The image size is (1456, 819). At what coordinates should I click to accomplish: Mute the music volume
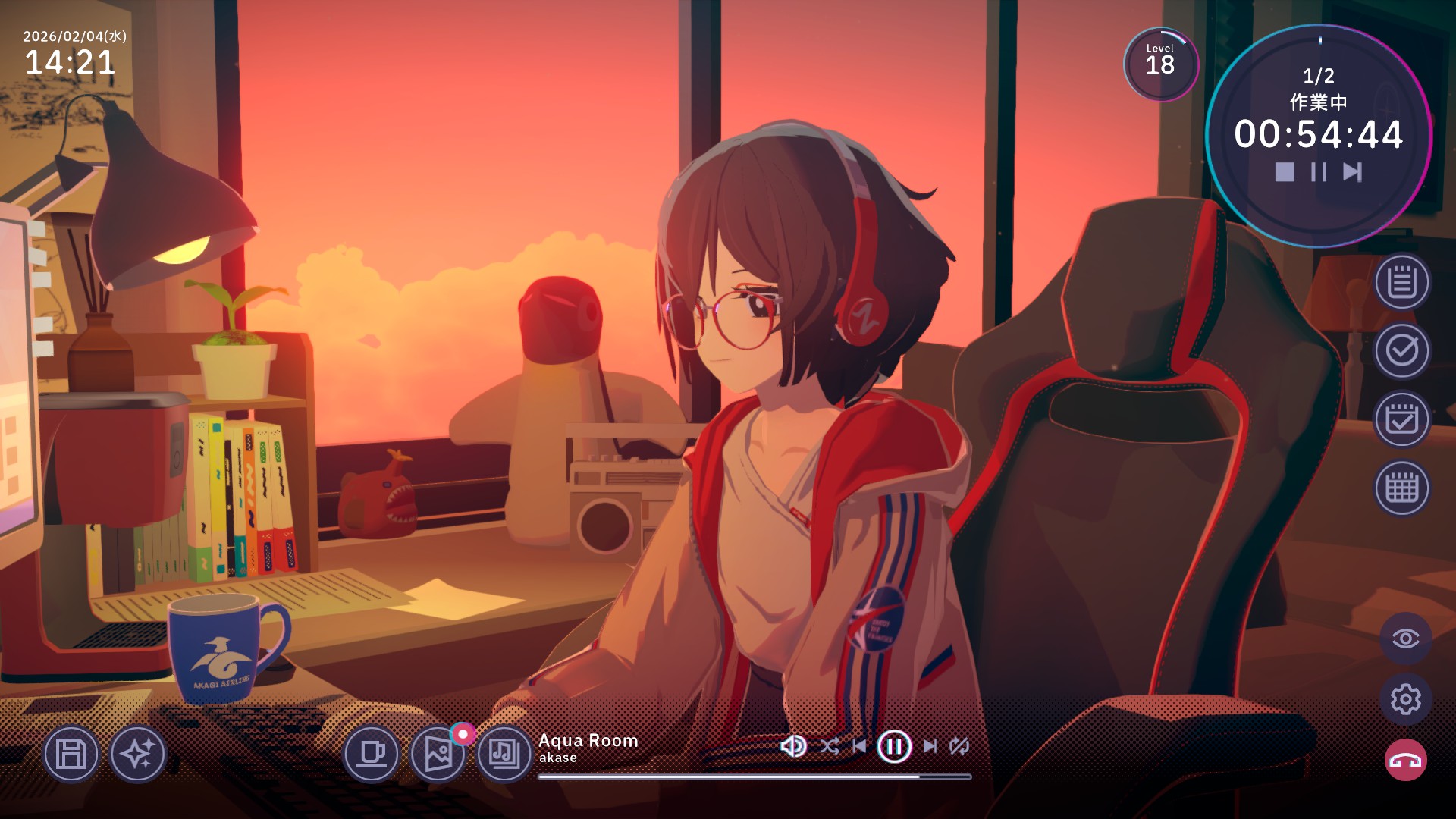pyautogui.click(x=793, y=745)
